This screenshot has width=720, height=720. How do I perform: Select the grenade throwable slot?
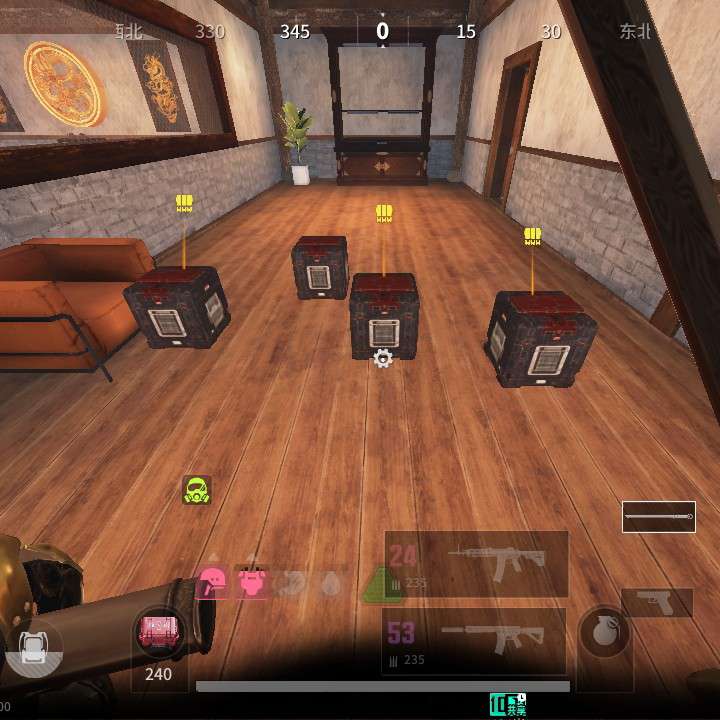tap(604, 634)
